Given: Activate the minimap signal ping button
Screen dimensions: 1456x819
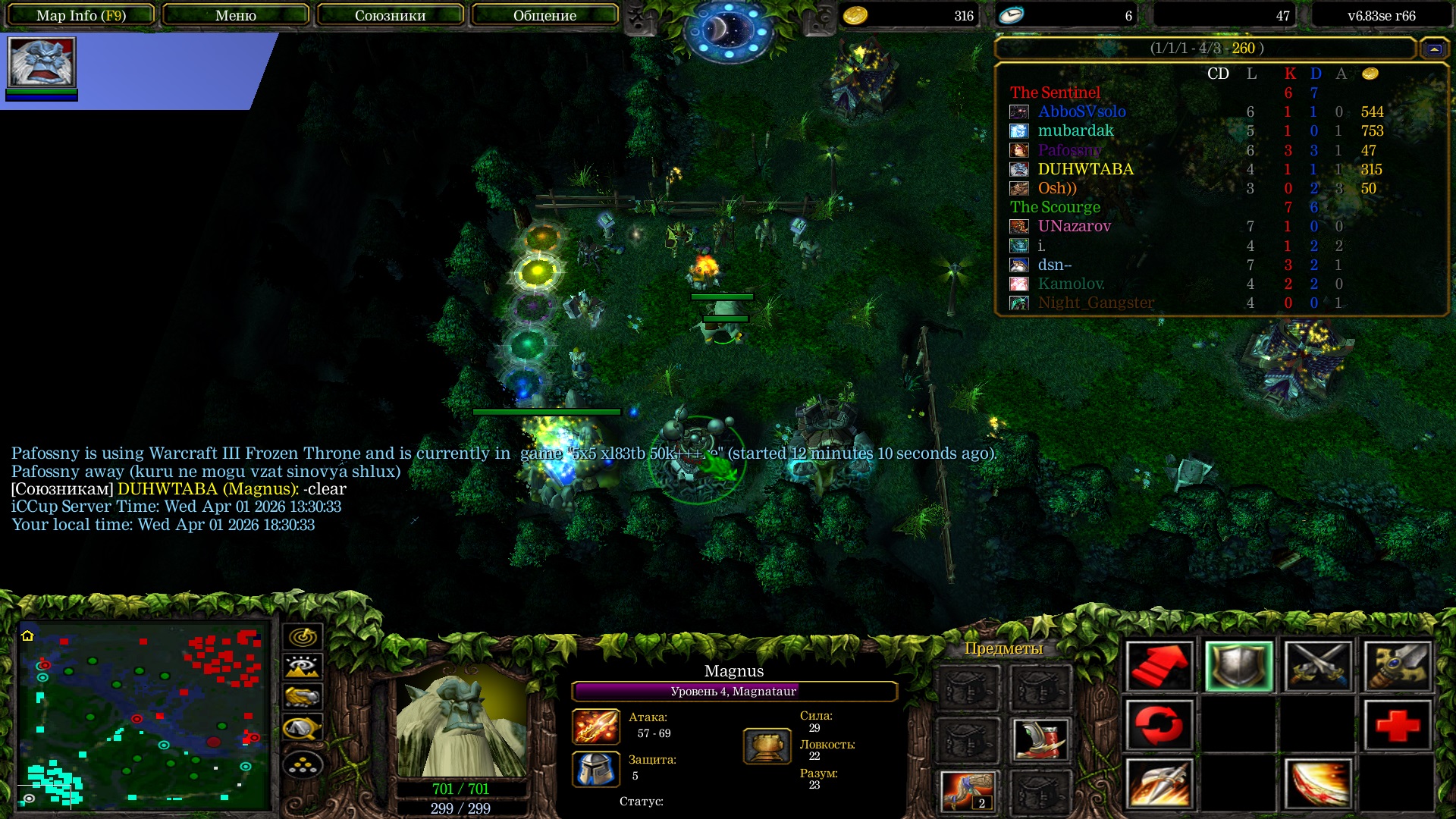Looking at the screenshot, I should 303,637.
